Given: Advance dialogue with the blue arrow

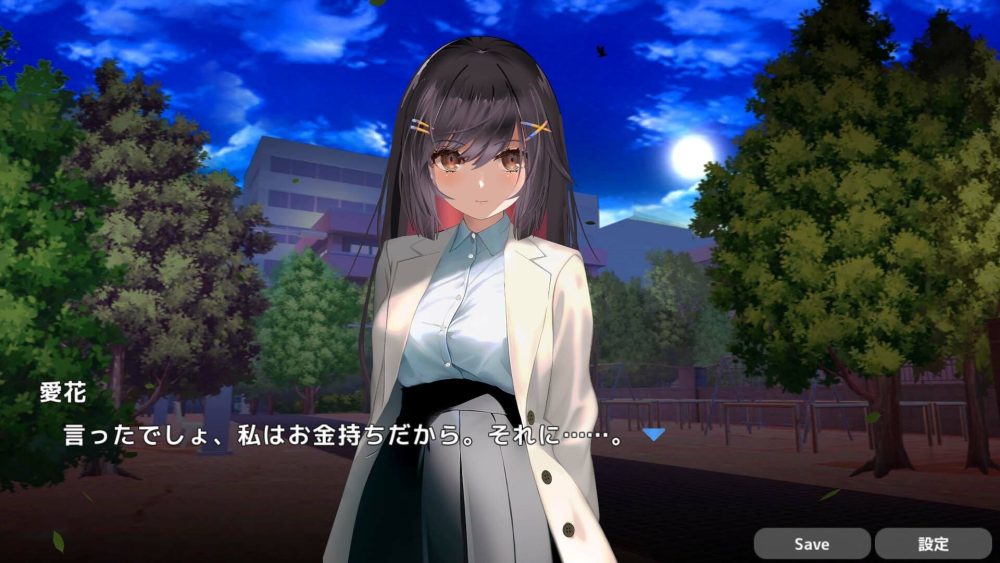Looking at the screenshot, I should (x=653, y=434).
